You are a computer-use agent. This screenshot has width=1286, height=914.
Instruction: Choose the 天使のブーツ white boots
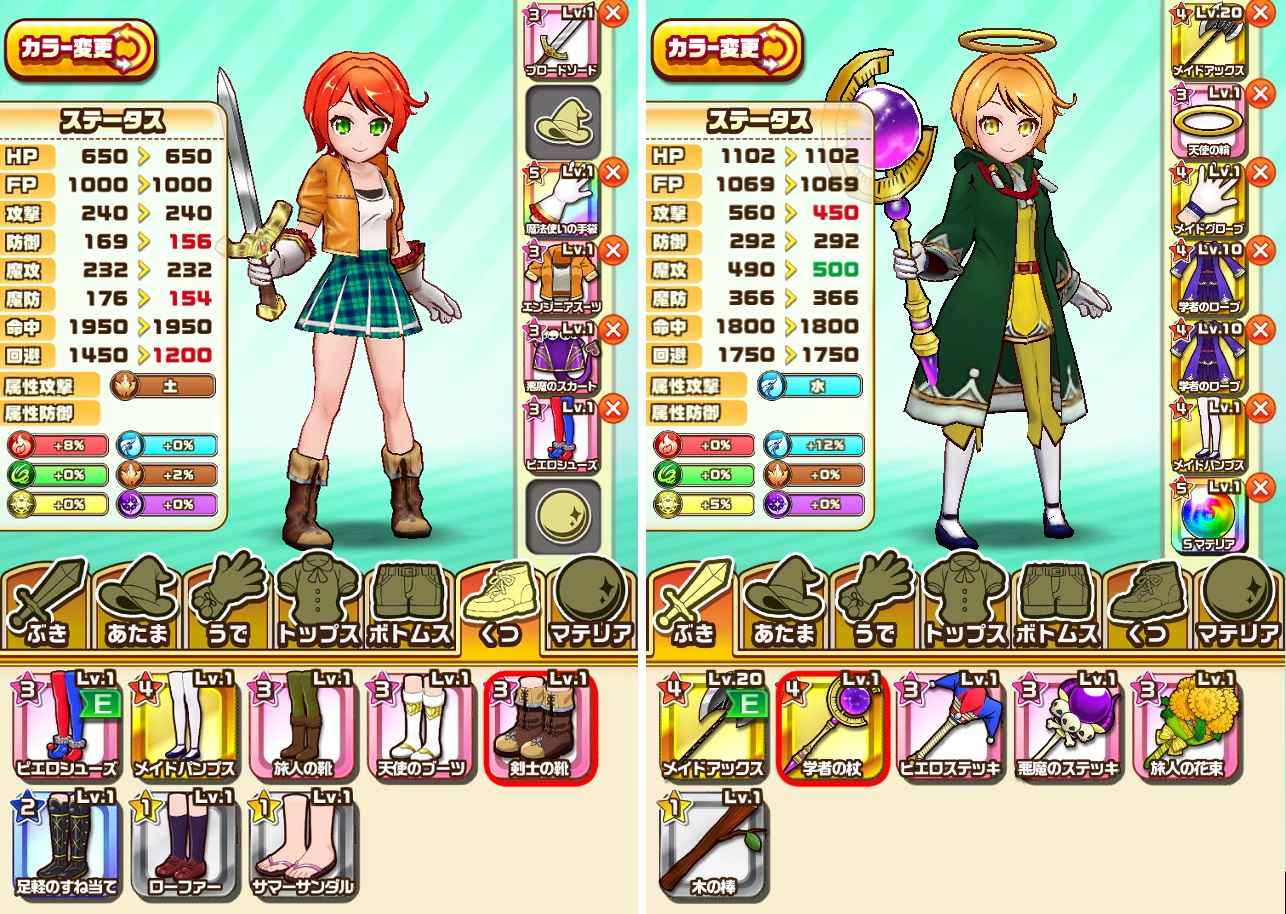coord(422,724)
